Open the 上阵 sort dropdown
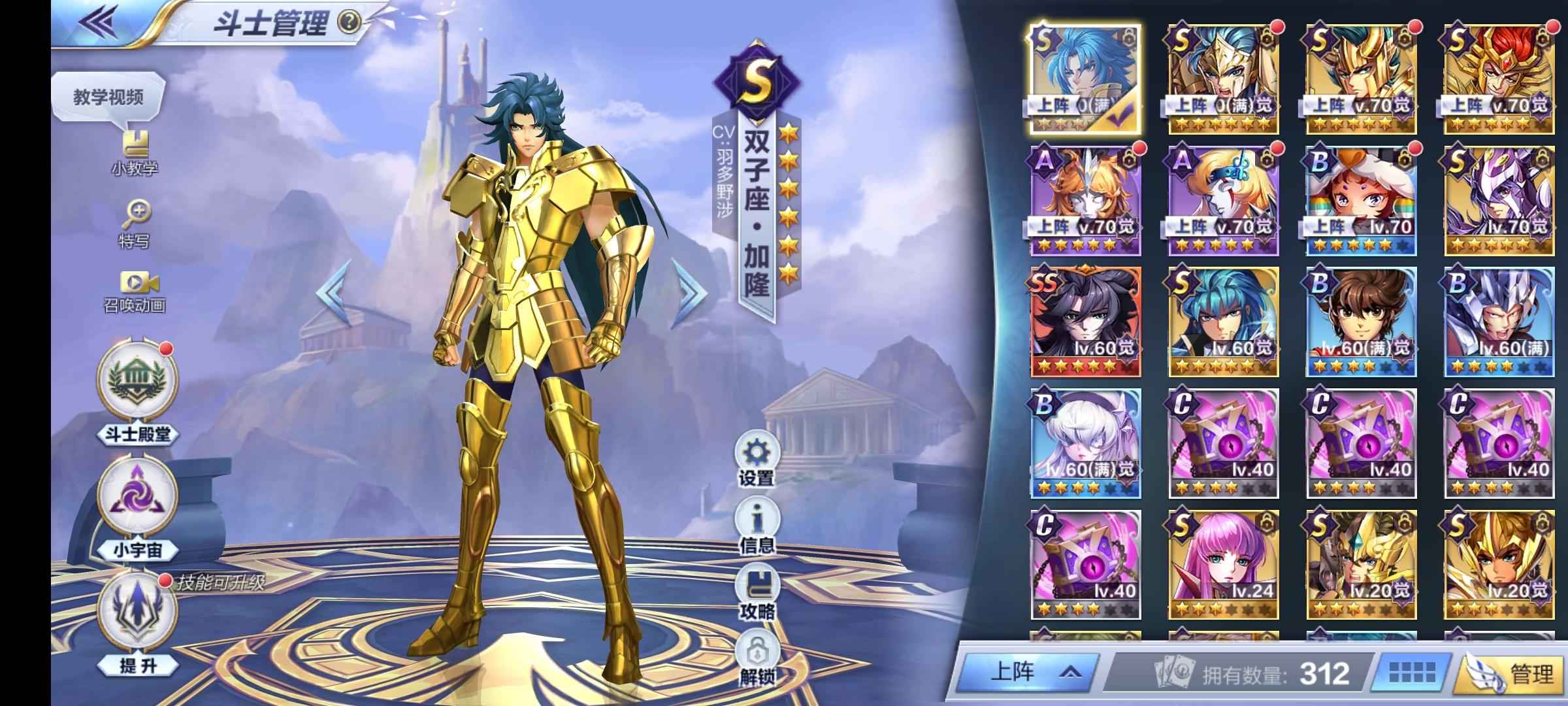 coord(1030,673)
